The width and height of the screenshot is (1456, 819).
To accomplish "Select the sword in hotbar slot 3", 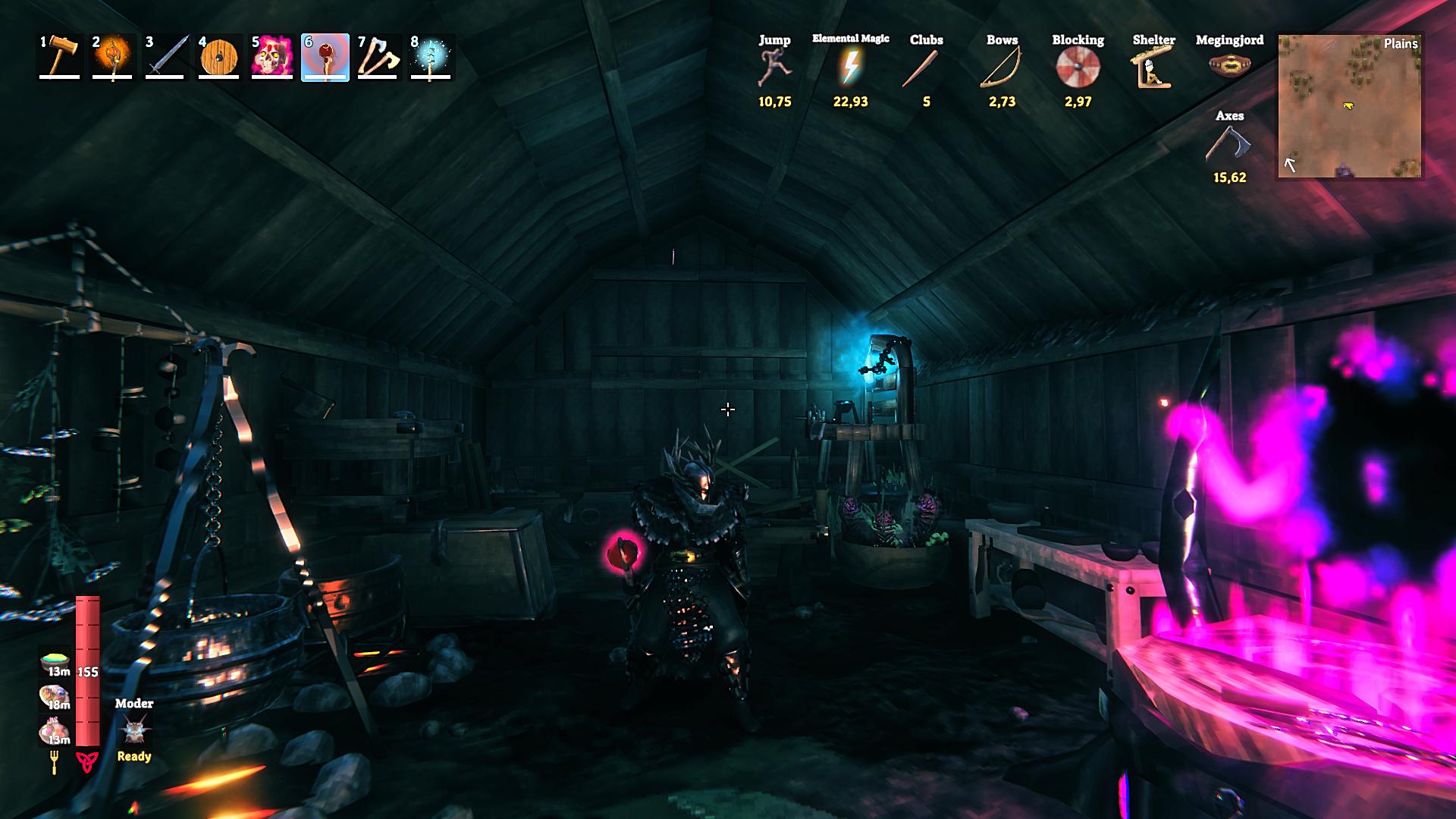I will [x=166, y=57].
